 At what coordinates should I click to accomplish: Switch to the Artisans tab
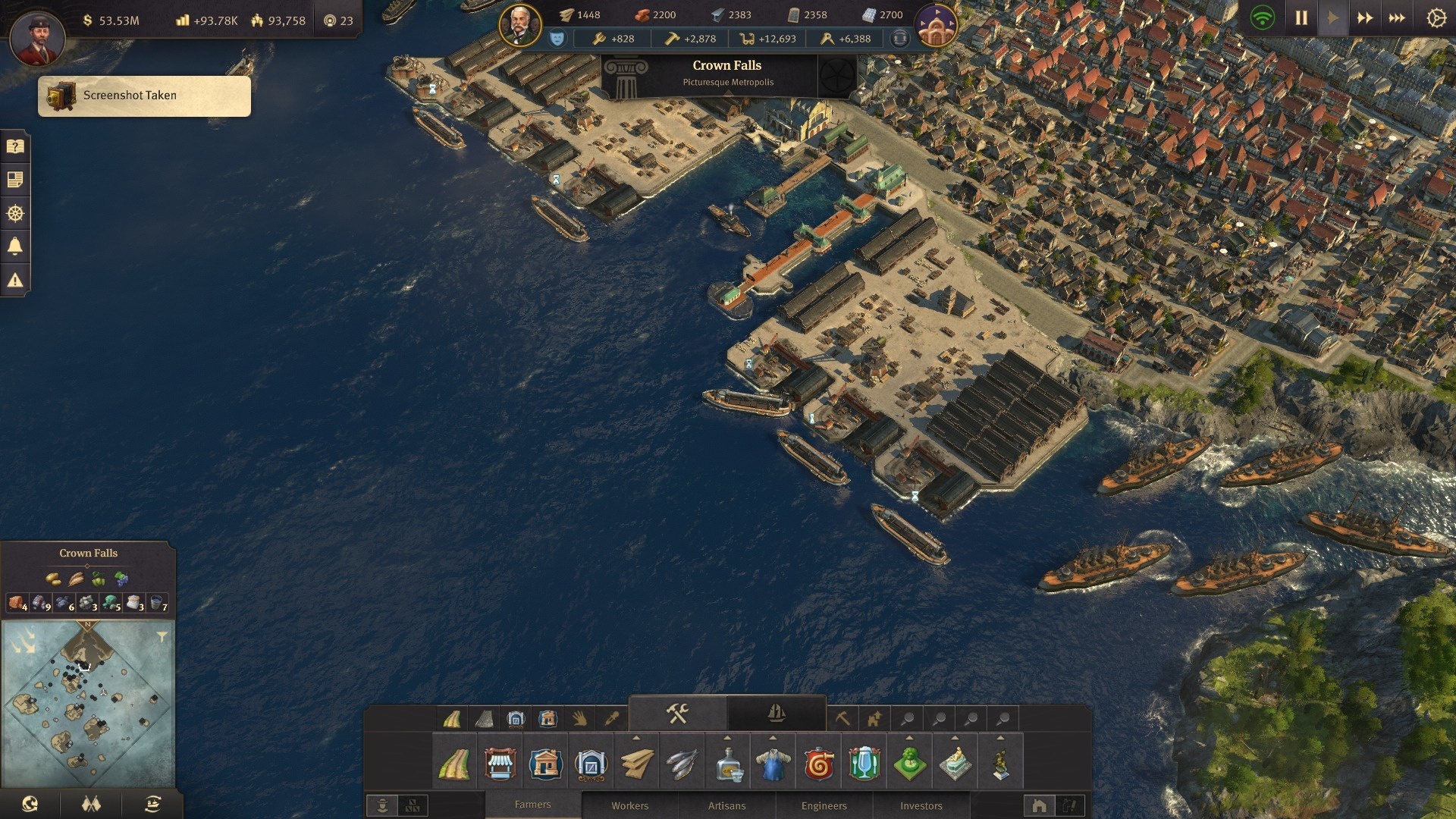tap(726, 805)
